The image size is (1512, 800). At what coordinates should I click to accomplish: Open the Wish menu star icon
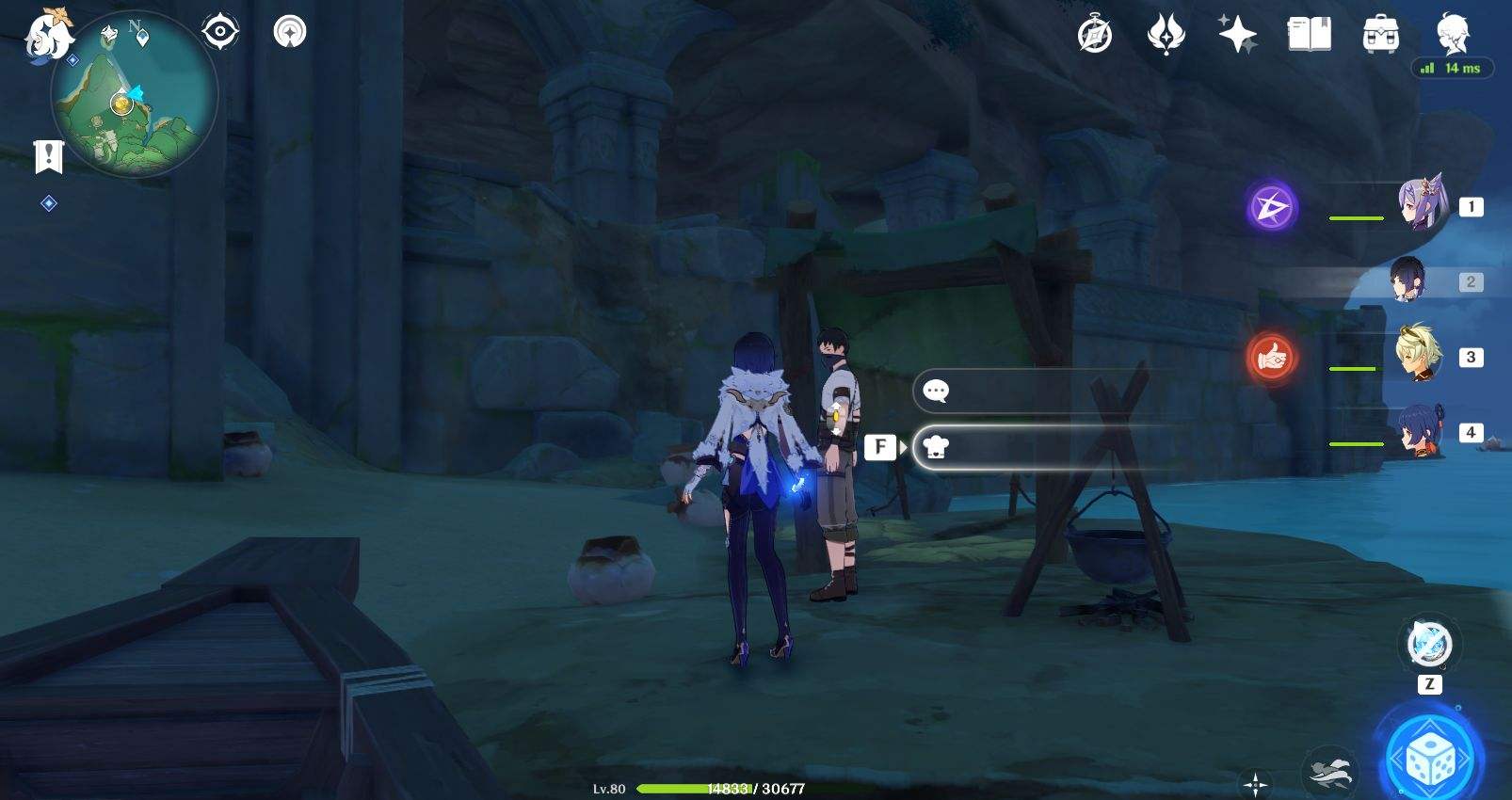1239,35
